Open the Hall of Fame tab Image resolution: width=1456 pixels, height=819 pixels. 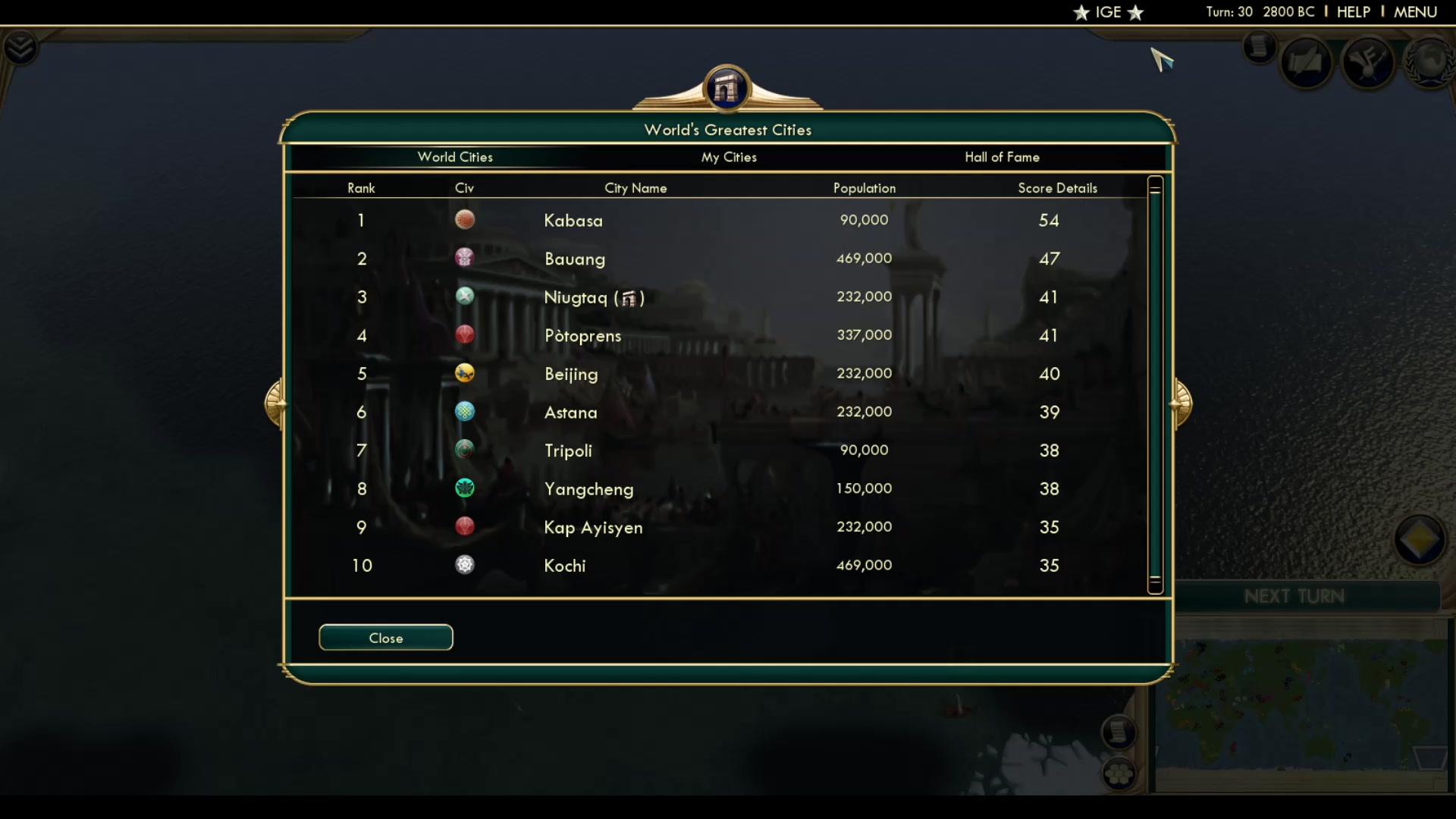coord(1003,157)
